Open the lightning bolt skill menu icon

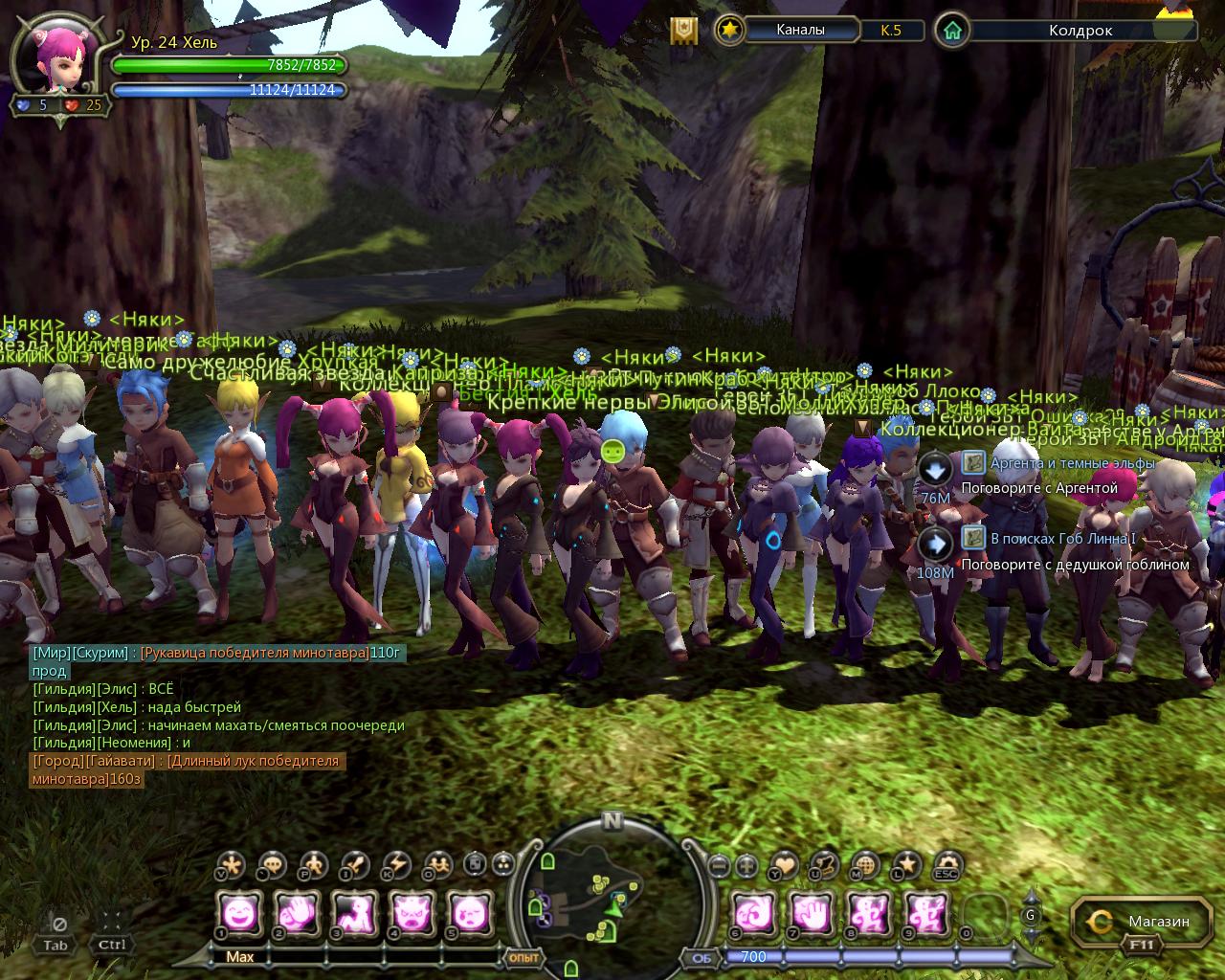coord(396,865)
